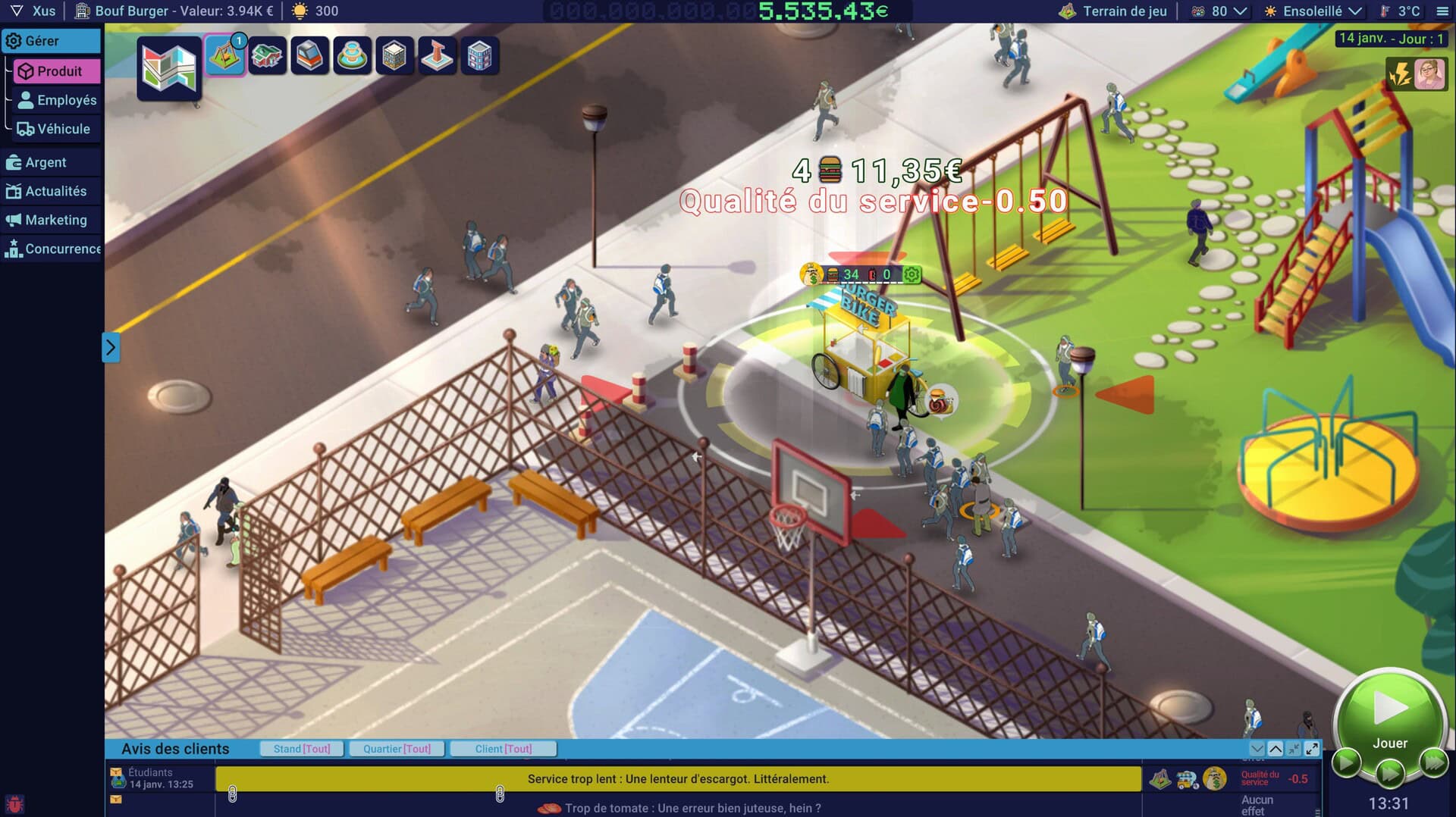Click the burger stand's green gear icon
1456x817 pixels.
pyautogui.click(x=912, y=274)
